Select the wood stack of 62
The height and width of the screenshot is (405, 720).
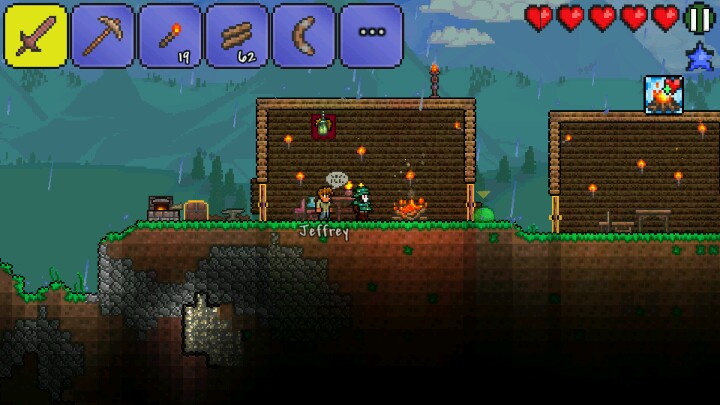pos(237,36)
